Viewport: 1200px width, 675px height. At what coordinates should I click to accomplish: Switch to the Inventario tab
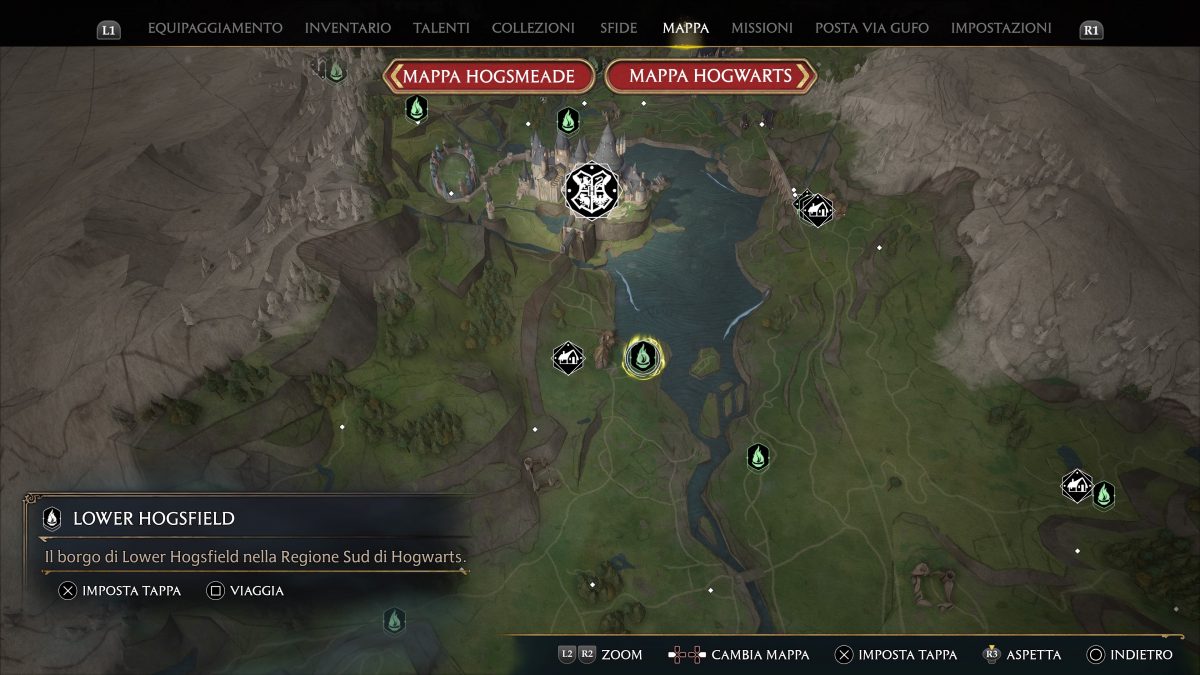pyautogui.click(x=348, y=28)
